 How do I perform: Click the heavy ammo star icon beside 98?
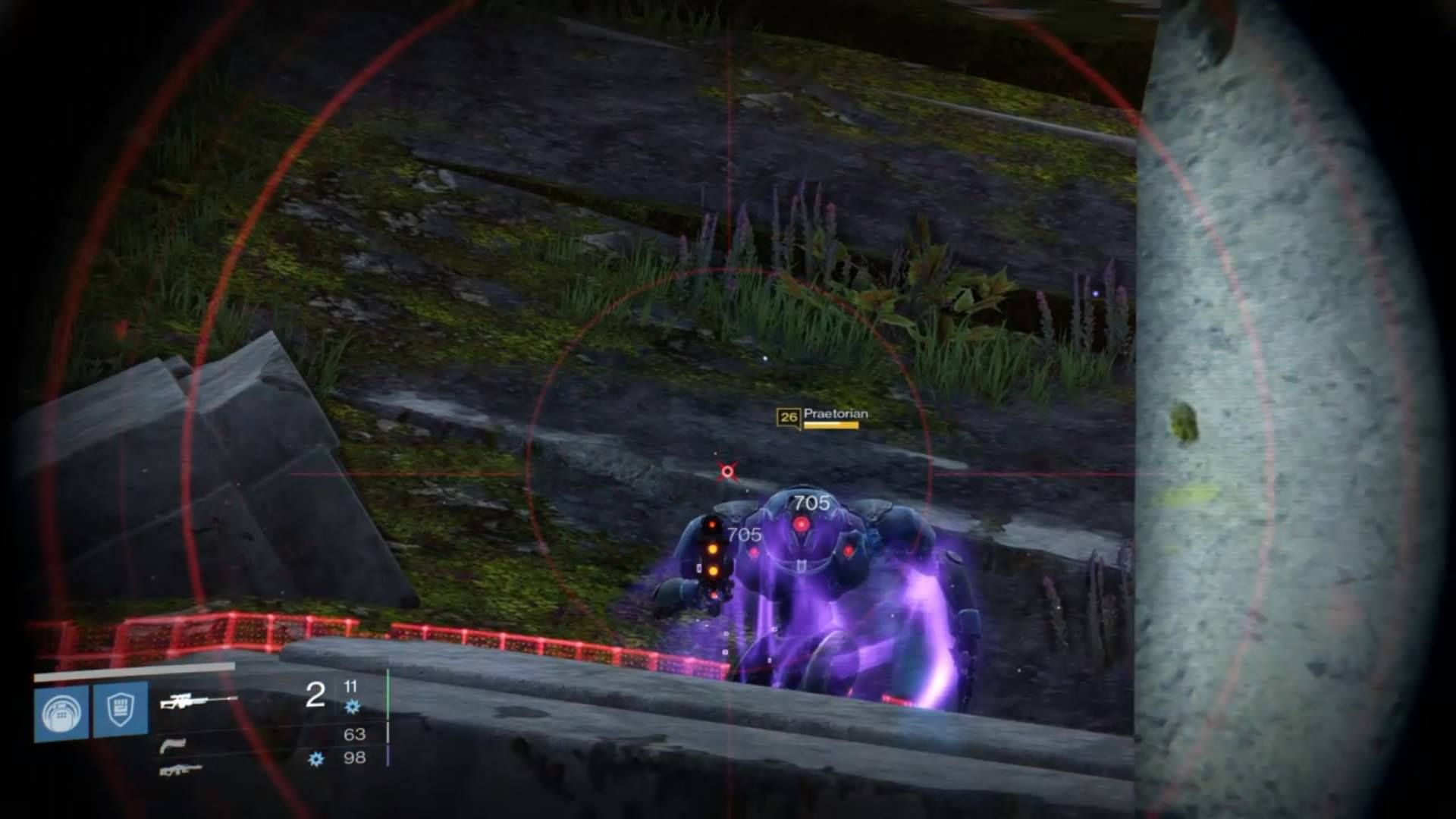pos(315,760)
